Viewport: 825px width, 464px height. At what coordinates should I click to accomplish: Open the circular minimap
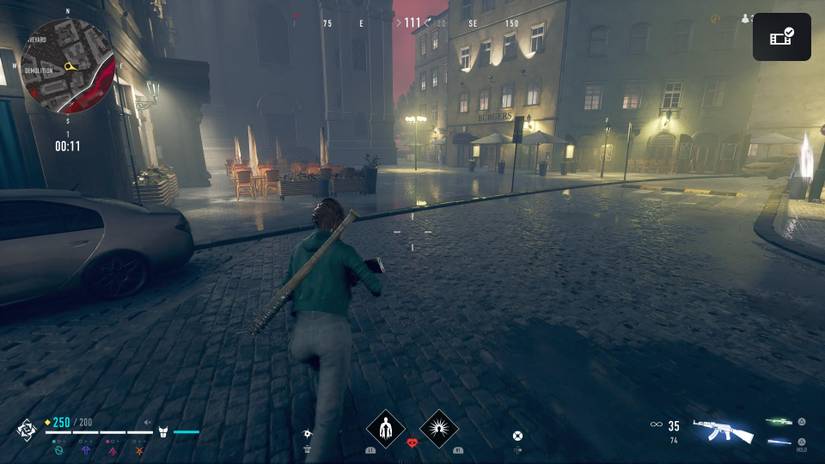click(x=67, y=66)
